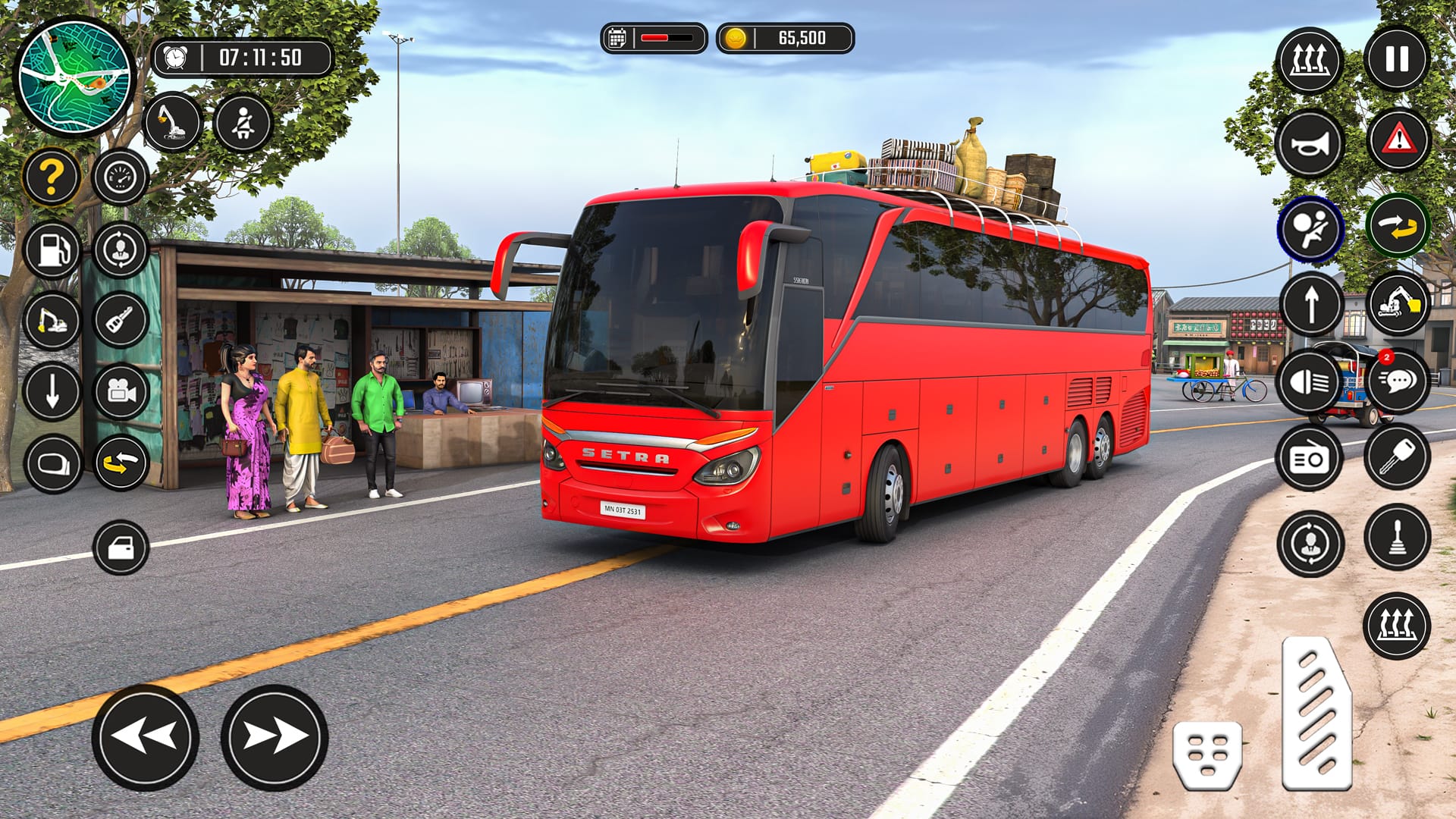Honk the bus horn
This screenshot has height=819, width=1456.
1312,140
